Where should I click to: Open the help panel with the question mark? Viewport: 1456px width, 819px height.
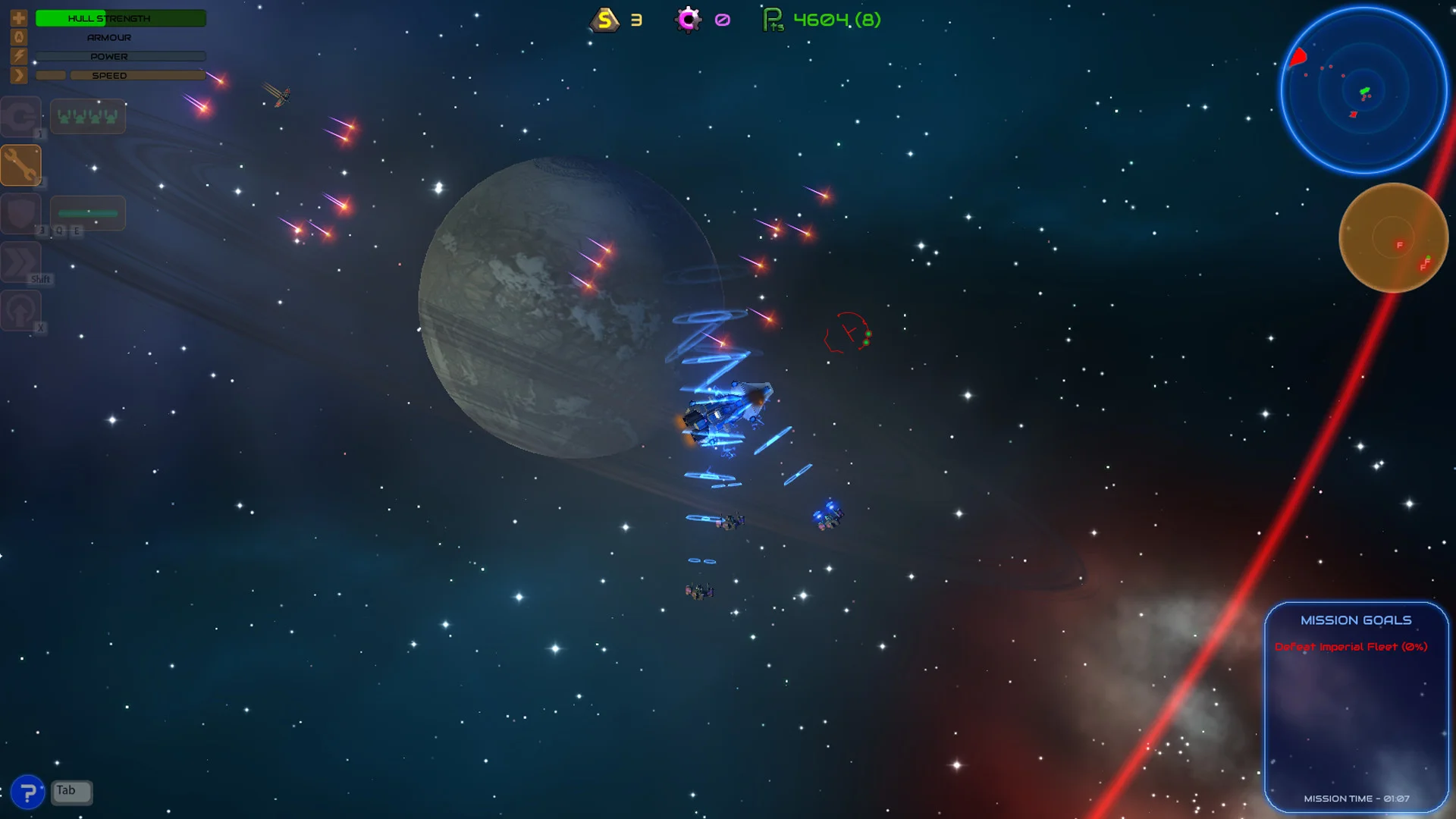click(28, 792)
